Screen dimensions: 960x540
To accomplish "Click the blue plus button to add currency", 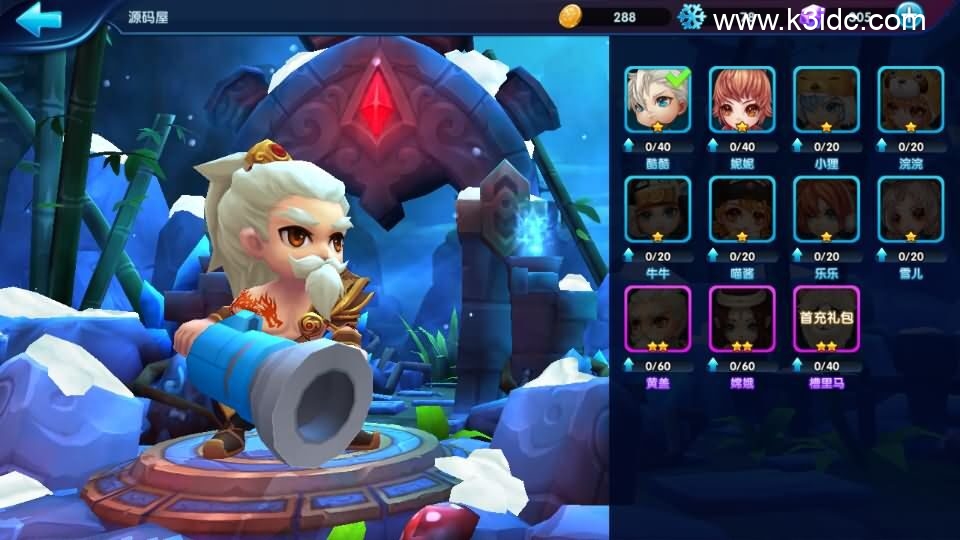I will pyautogui.click(x=908, y=16).
